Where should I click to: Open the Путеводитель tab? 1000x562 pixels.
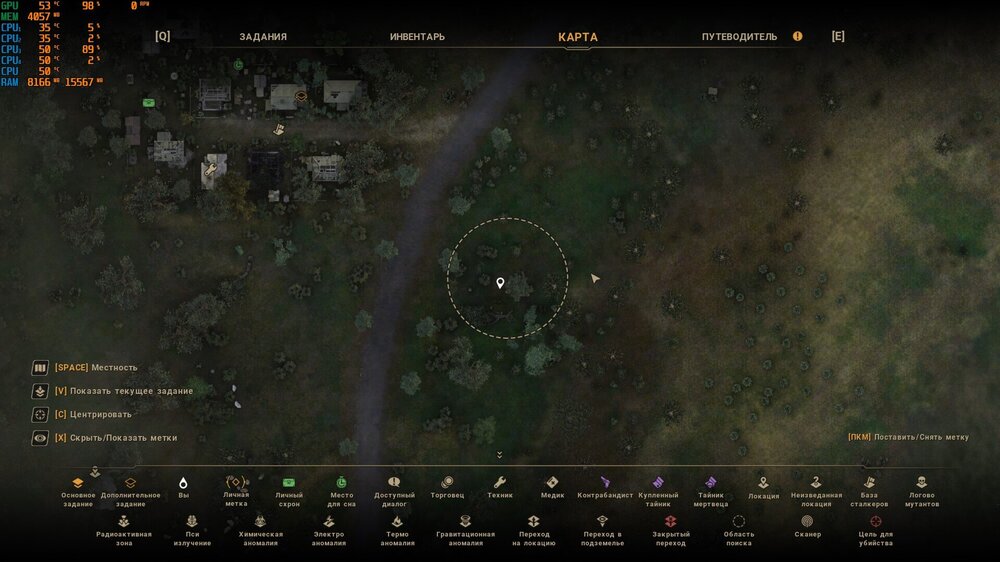(739, 37)
